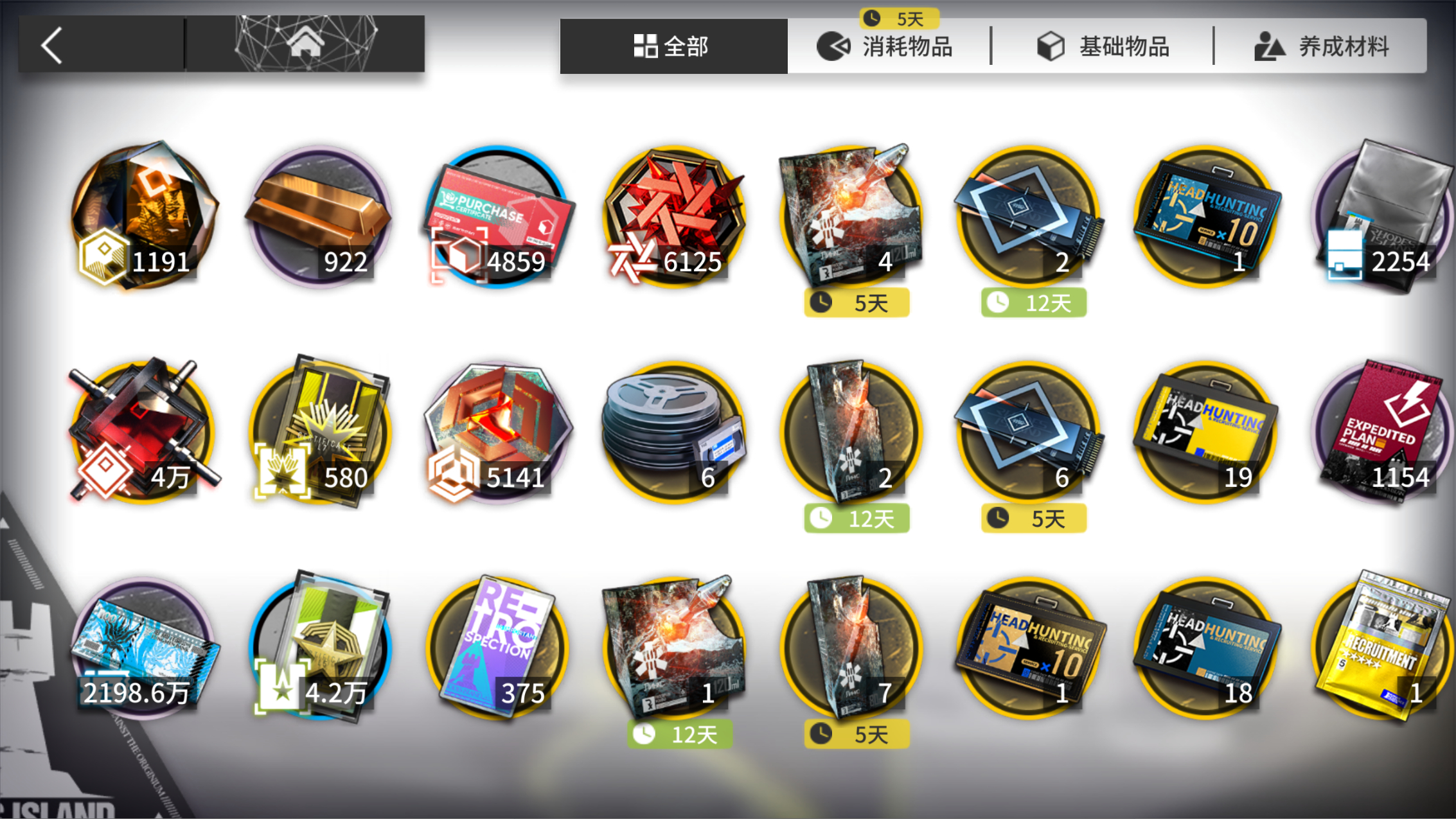The width and height of the screenshot is (1456, 819).
Task: Return to the home screen
Action: point(305,45)
